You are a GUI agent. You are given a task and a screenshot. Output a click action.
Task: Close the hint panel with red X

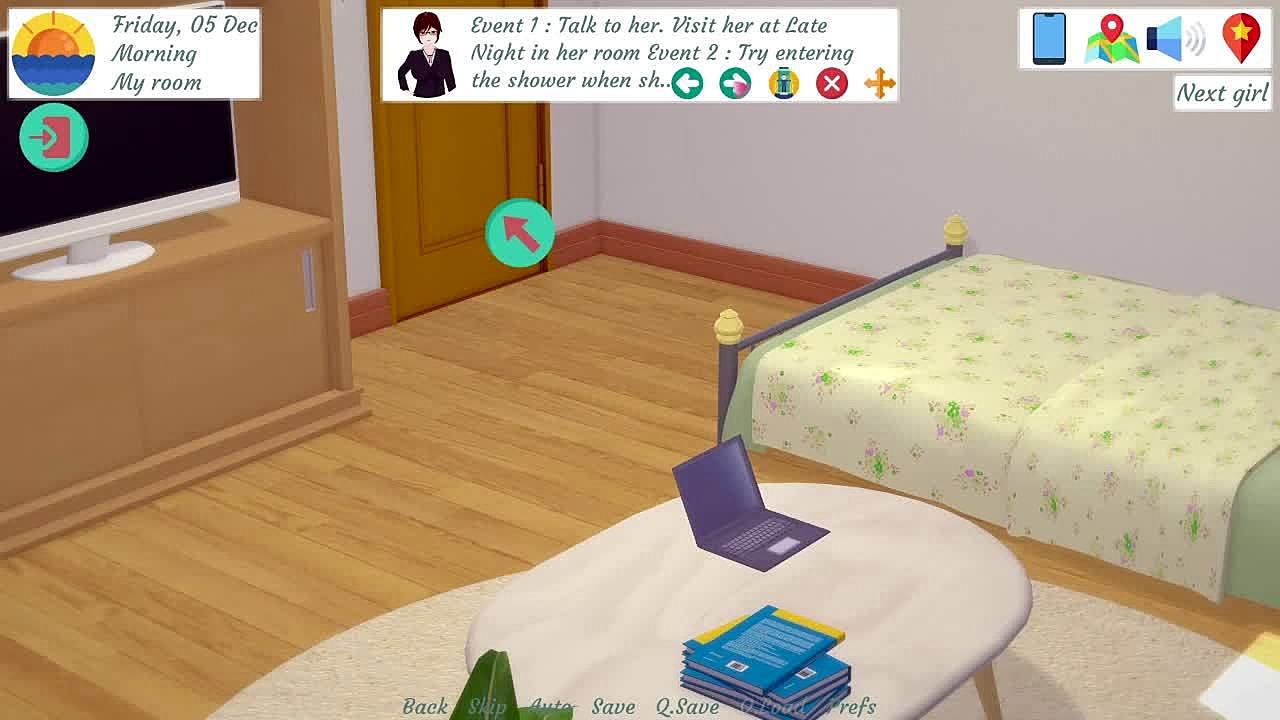pos(831,84)
